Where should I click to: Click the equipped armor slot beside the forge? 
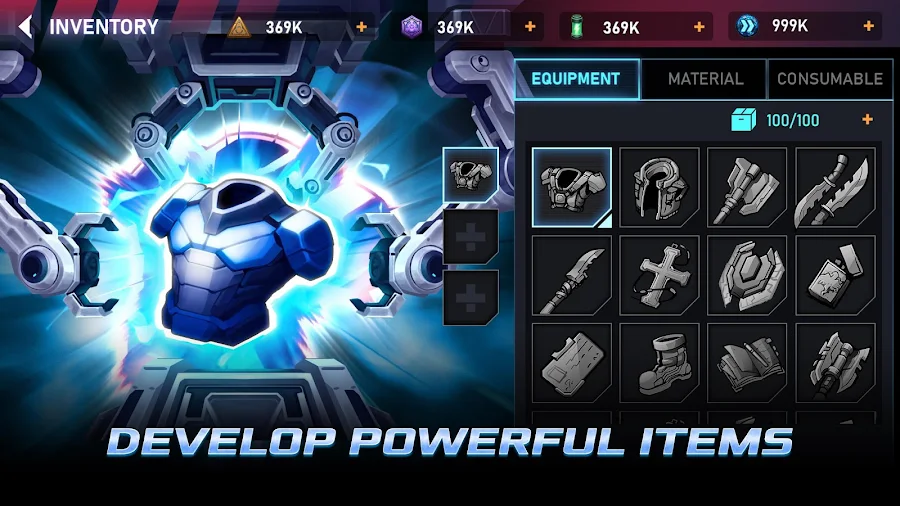pyautogui.click(x=470, y=176)
